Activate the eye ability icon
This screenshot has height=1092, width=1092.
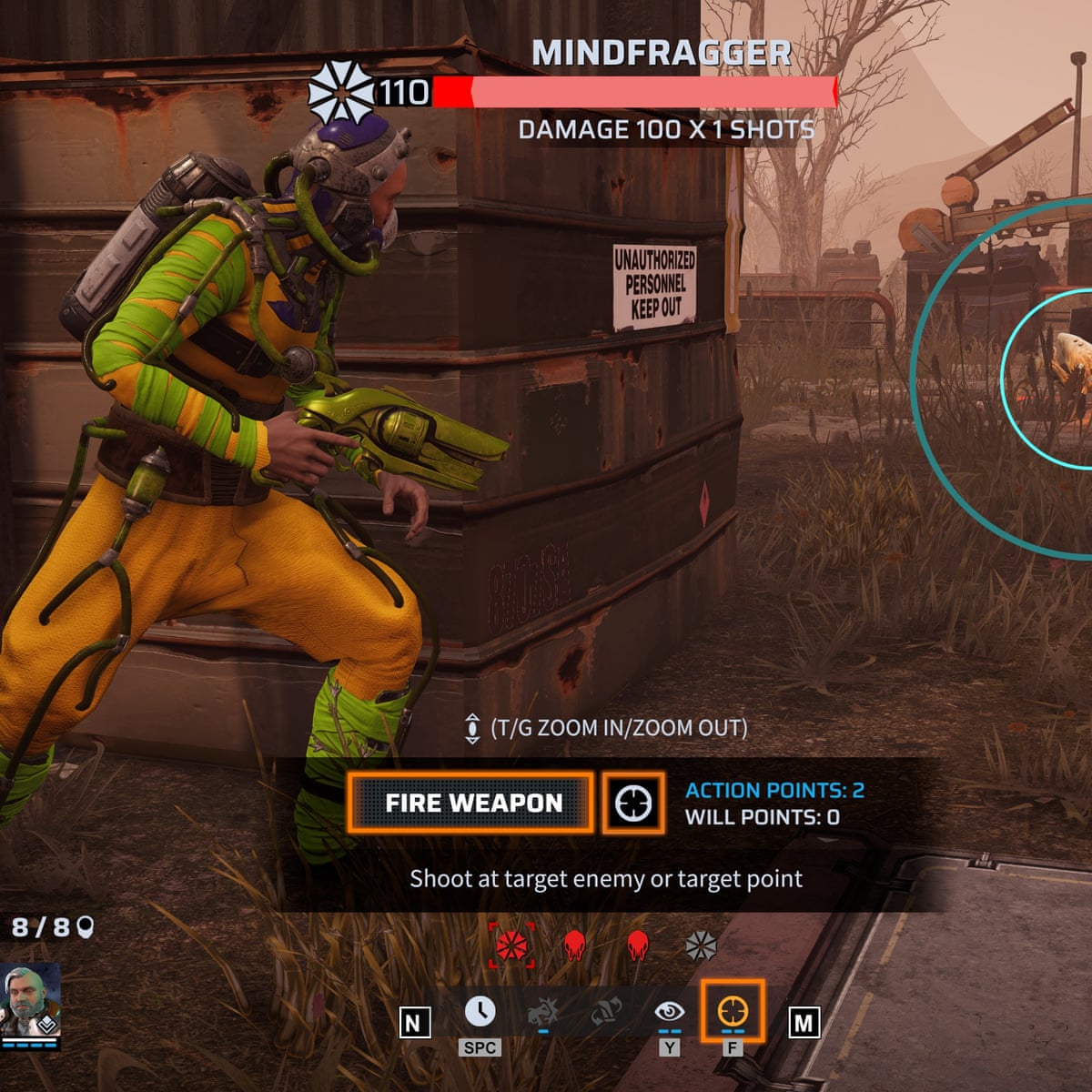click(669, 1011)
